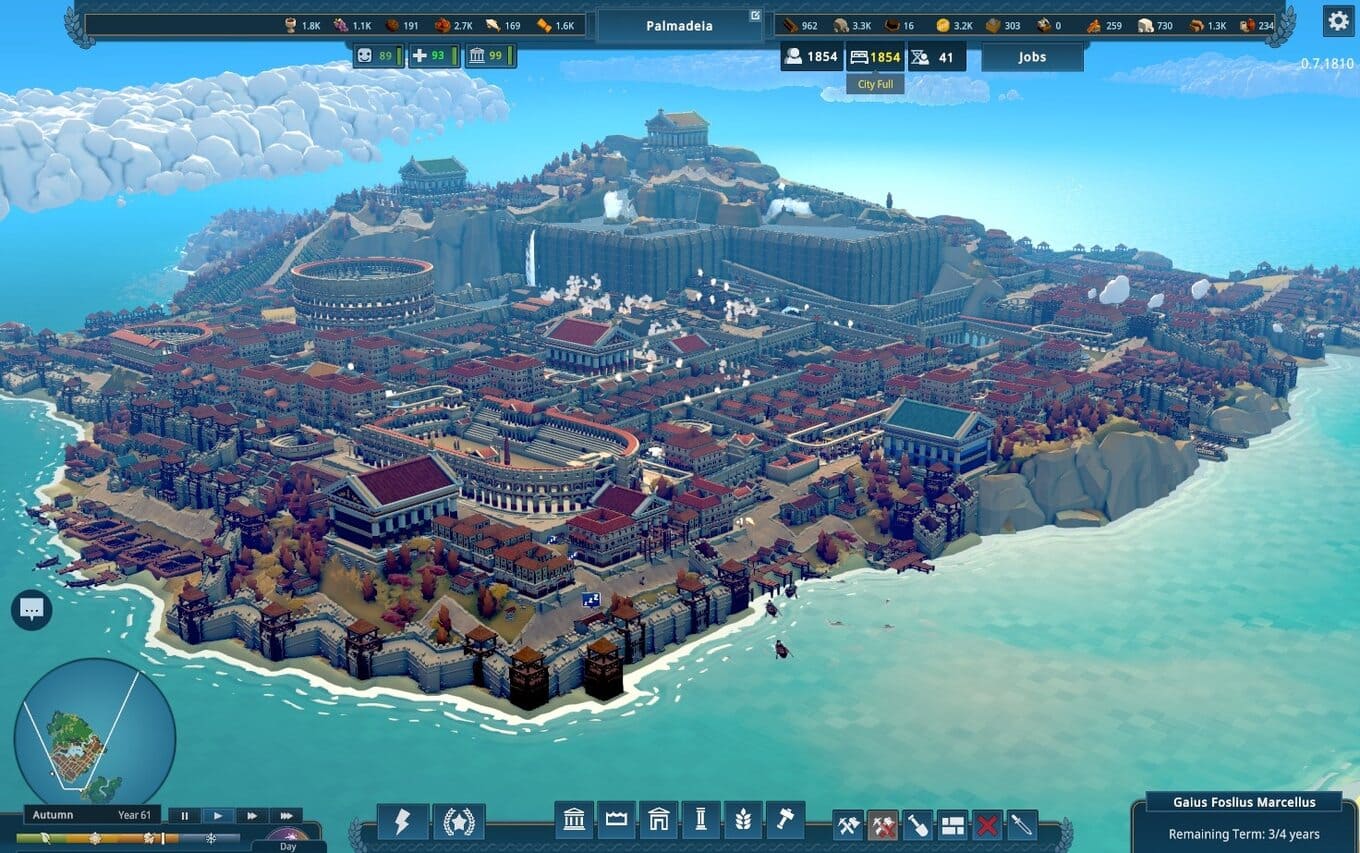
Task: Set game to normal play speed
Action: [x=218, y=815]
